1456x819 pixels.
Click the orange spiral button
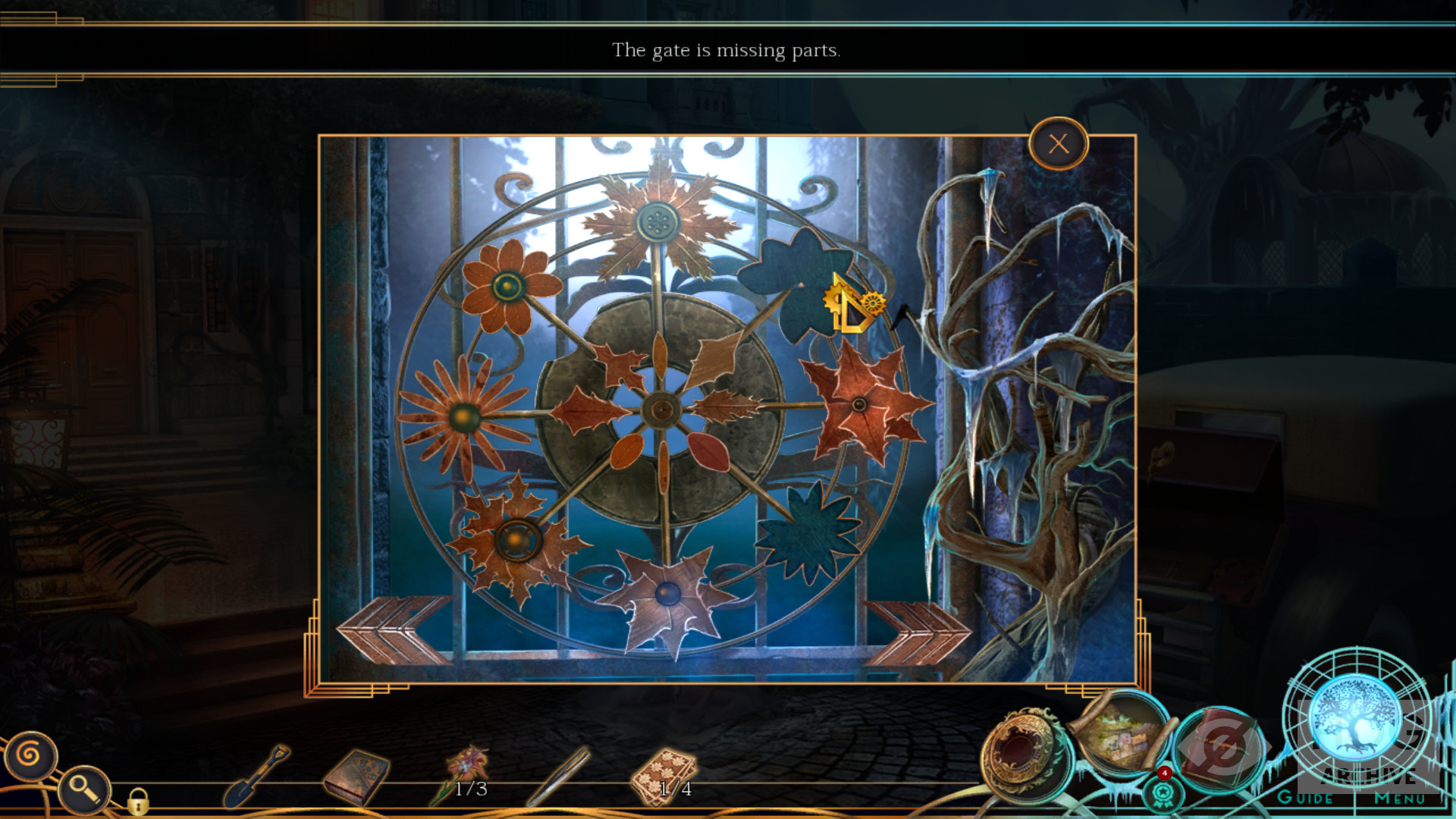point(30,755)
